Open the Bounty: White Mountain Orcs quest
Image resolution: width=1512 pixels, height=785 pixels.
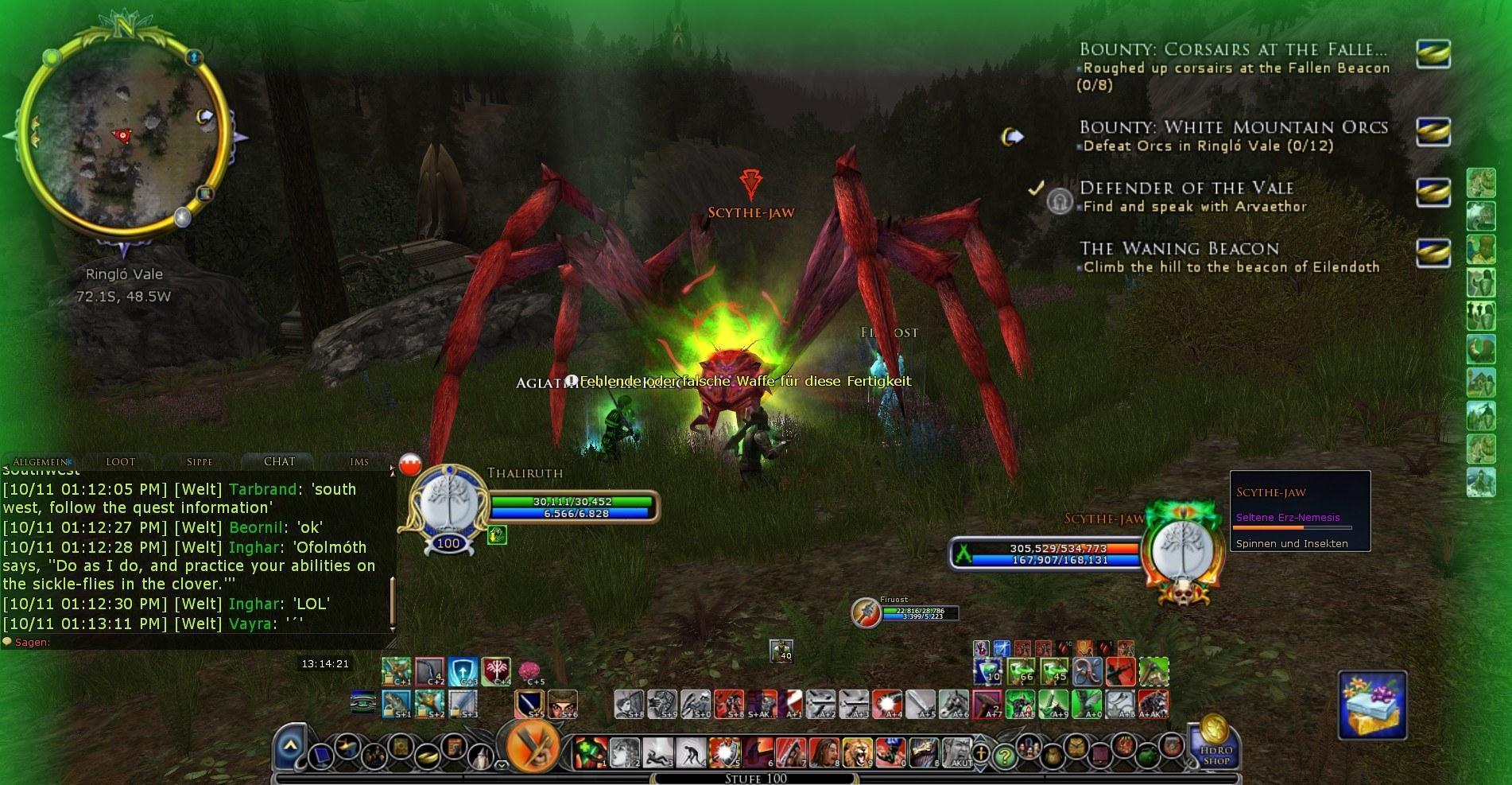[1234, 127]
